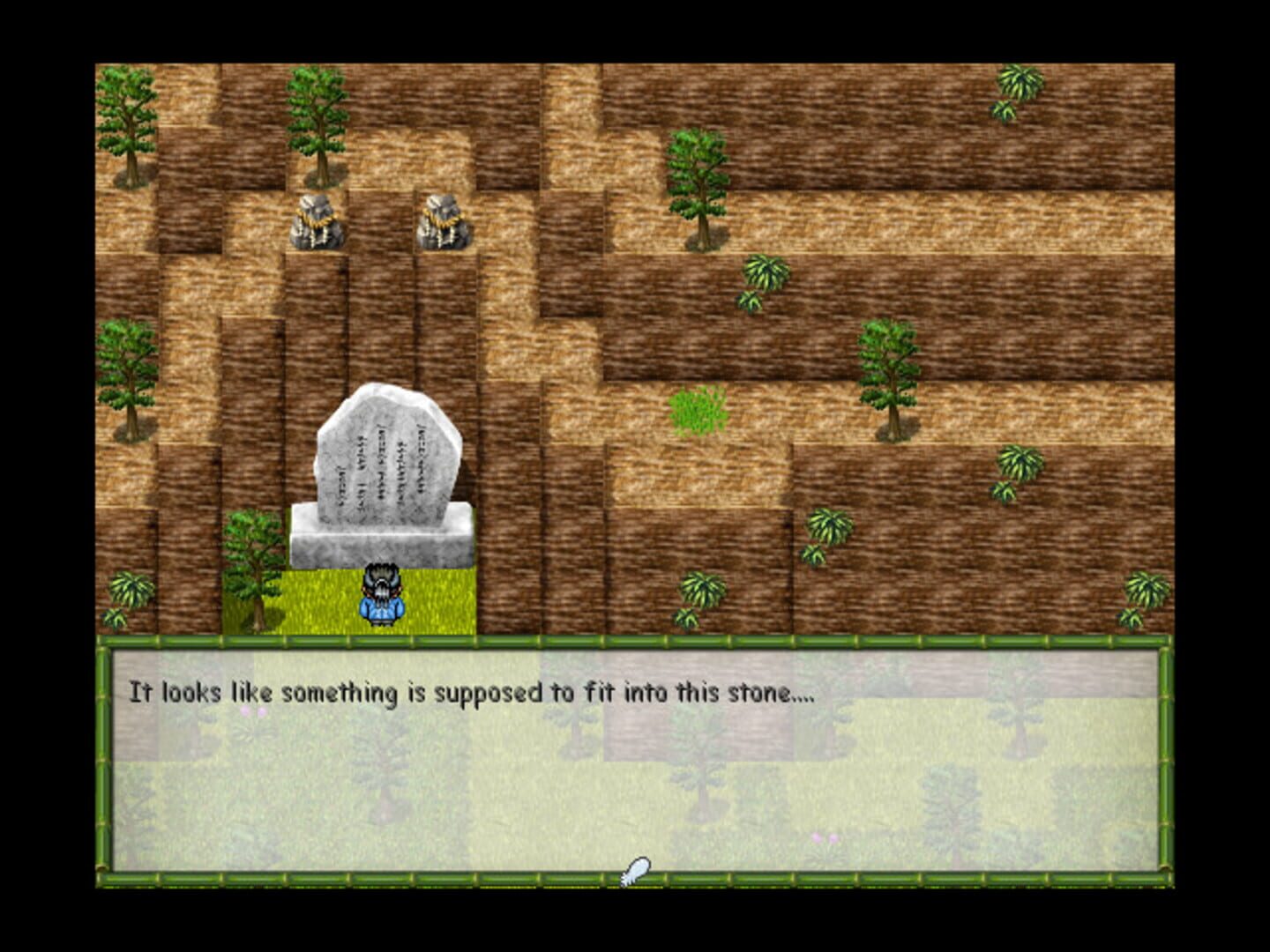The height and width of the screenshot is (952, 1270).
Task: Select the dialogue text about the stone
Action: [476, 692]
